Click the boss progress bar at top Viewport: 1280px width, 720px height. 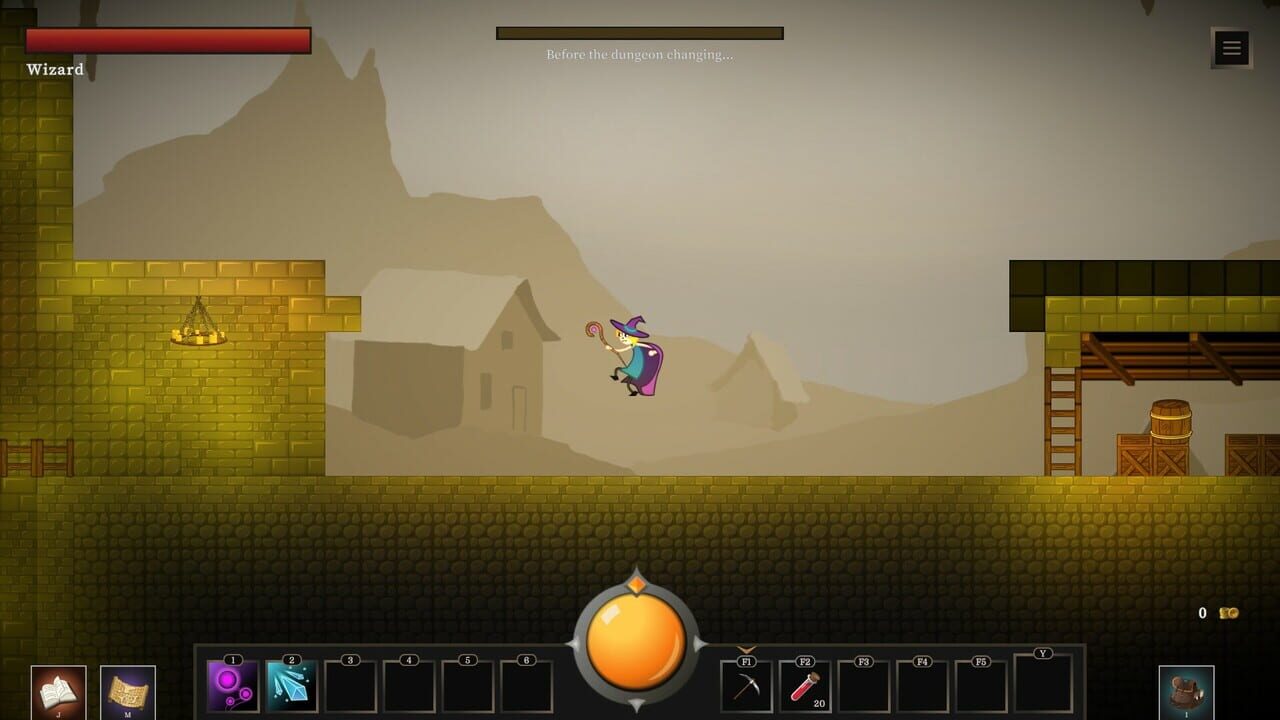tap(639, 31)
